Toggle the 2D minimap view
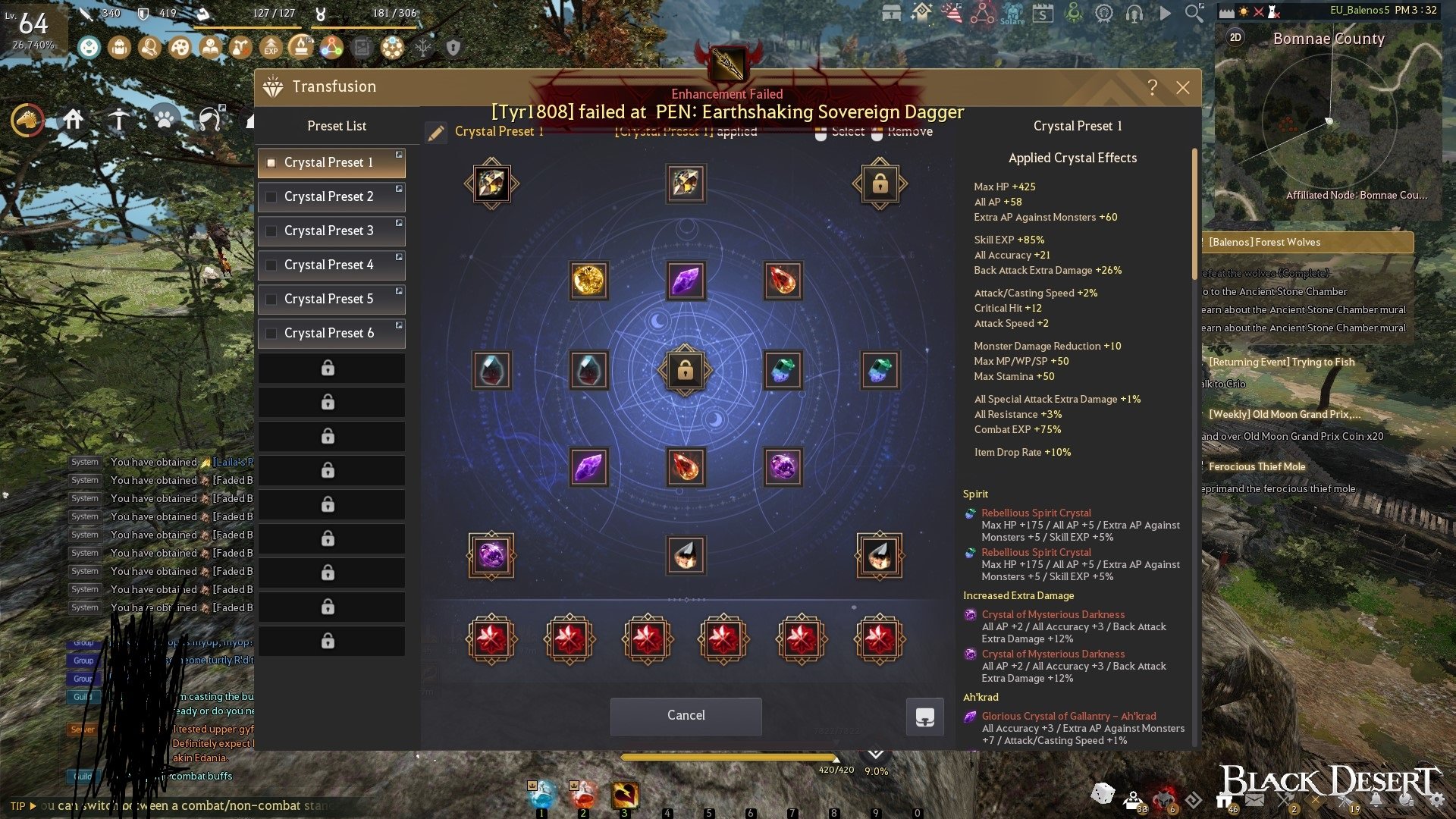This screenshot has height=819, width=1456. (1235, 37)
